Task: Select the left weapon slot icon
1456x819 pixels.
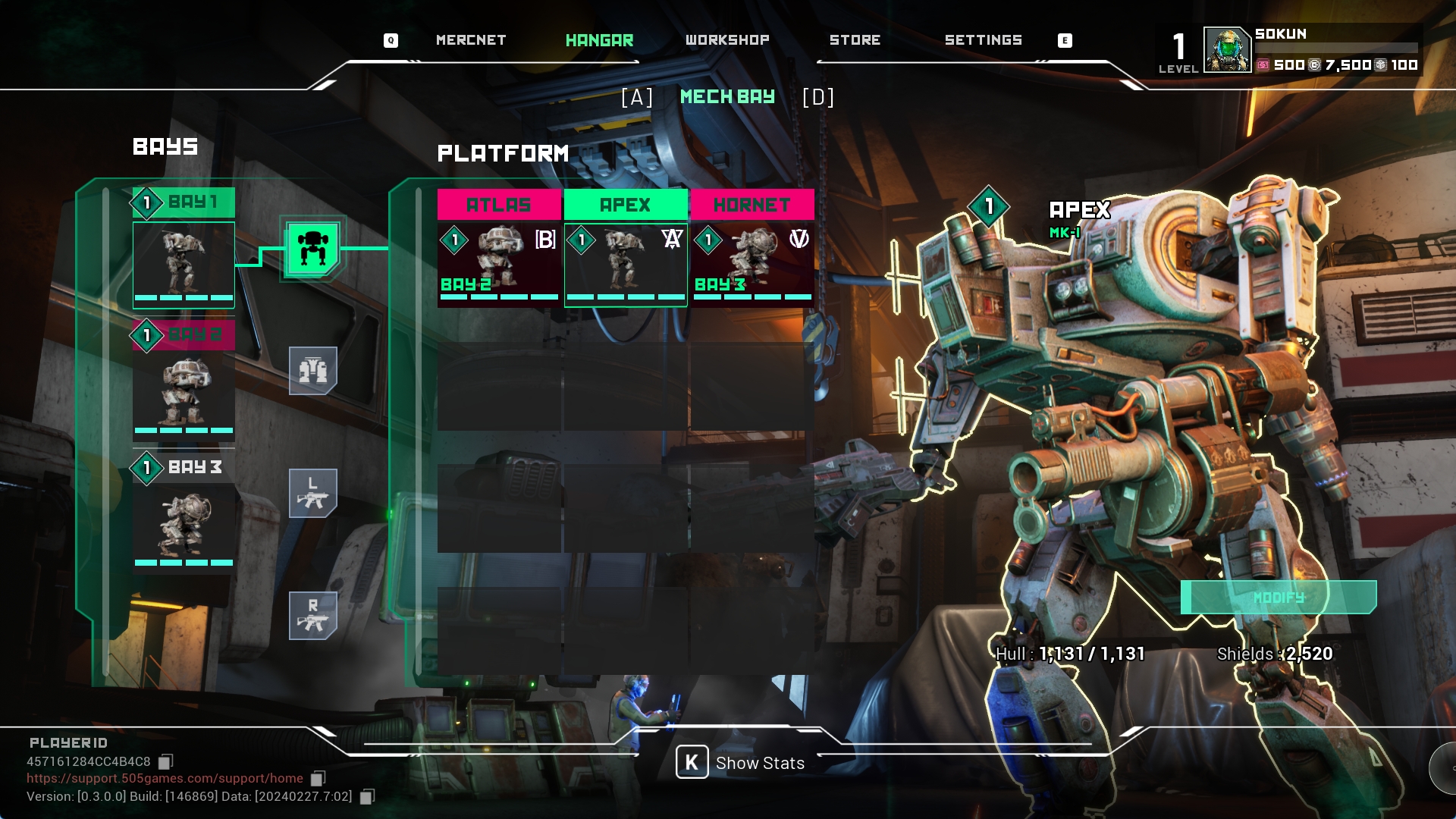Action: (x=312, y=493)
